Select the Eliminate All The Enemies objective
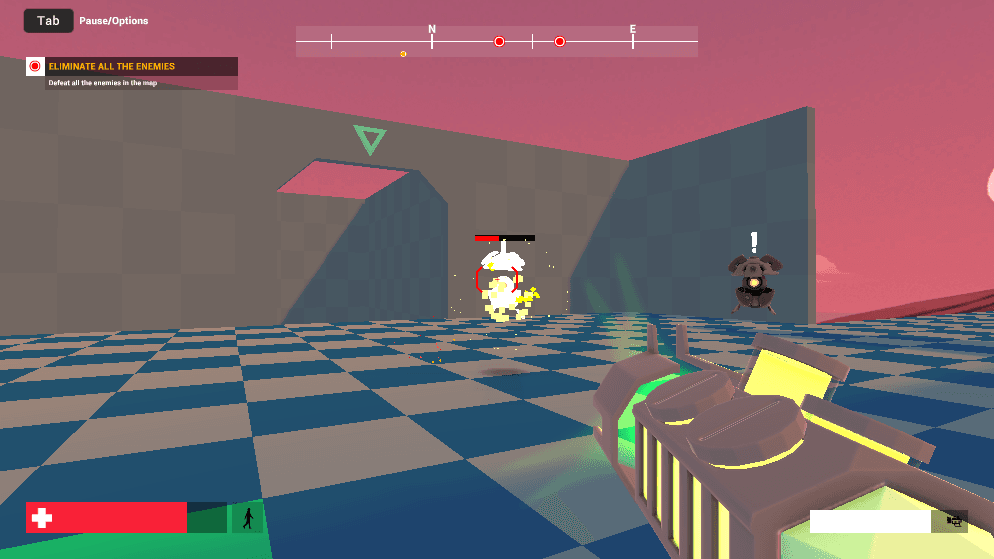The image size is (994, 559). click(x=112, y=67)
